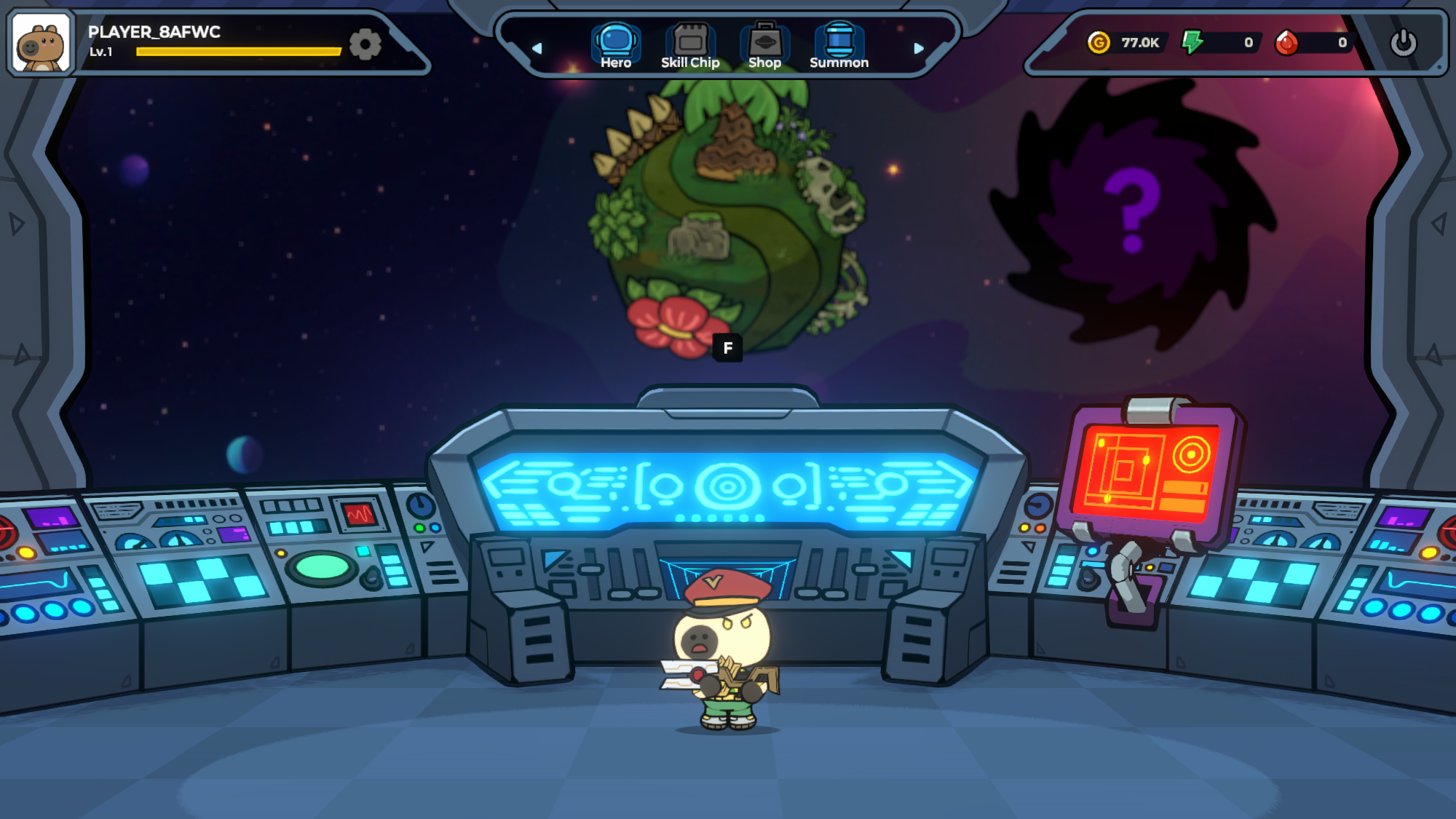The width and height of the screenshot is (1456, 819).
Task: Open settings via the gear icon
Action: click(365, 44)
